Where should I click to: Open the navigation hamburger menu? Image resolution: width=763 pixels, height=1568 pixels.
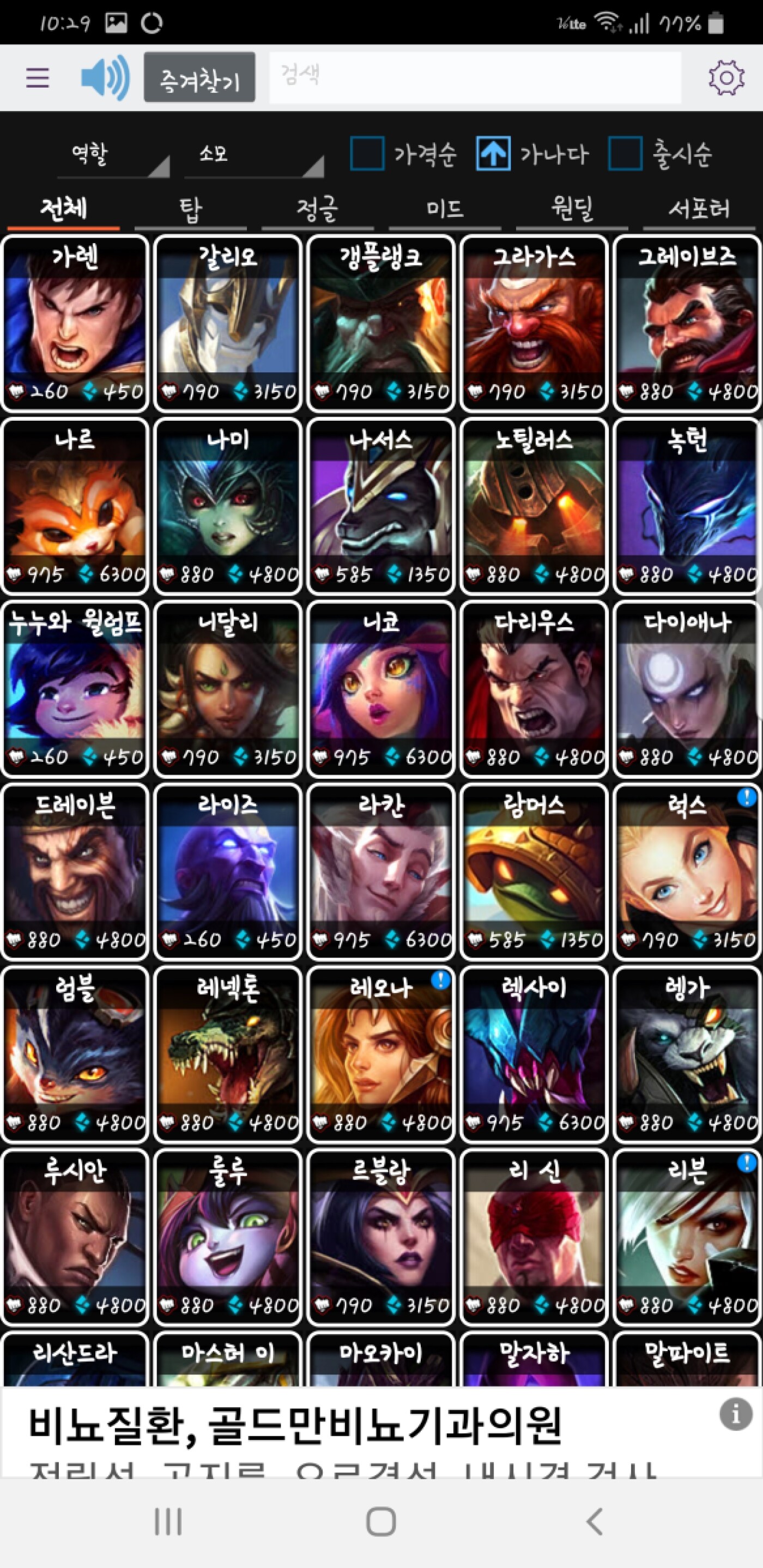[x=37, y=78]
